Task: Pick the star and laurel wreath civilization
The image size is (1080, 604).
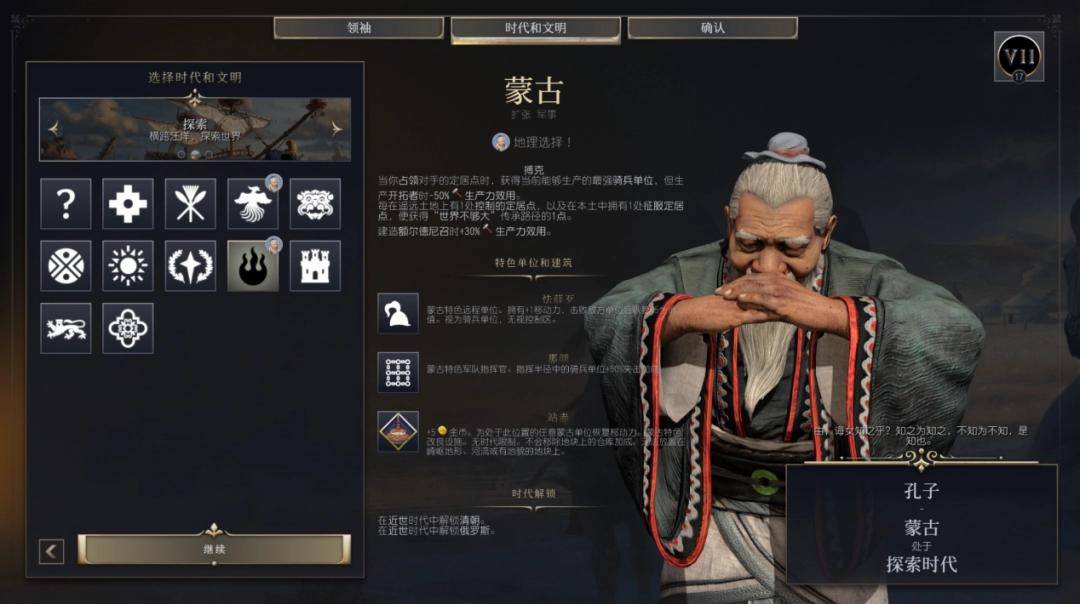Action: point(190,266)
